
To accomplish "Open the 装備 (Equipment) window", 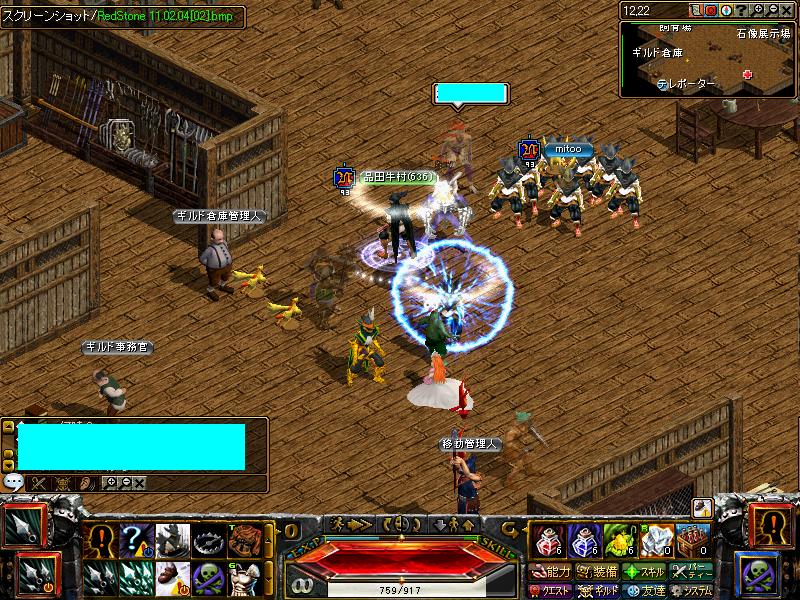I will (597, 572).
